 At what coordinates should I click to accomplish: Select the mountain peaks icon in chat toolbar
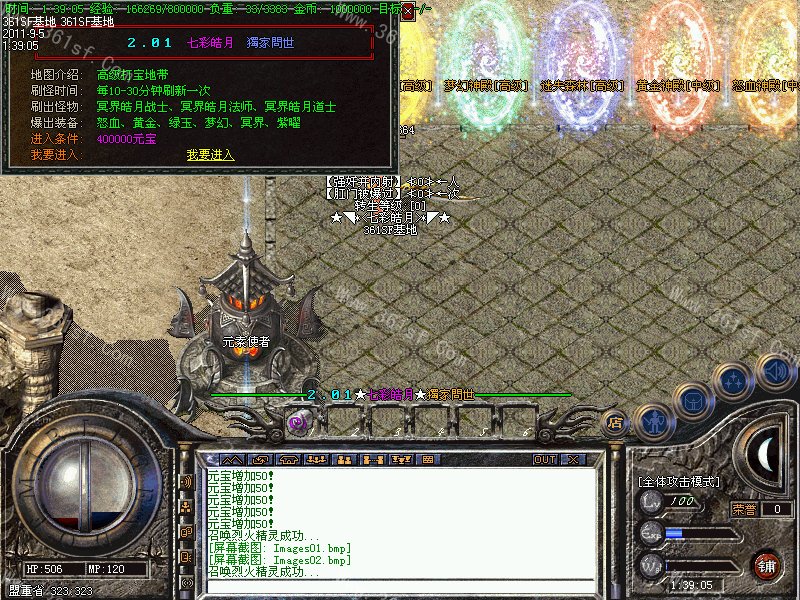(x=237, y=459)
